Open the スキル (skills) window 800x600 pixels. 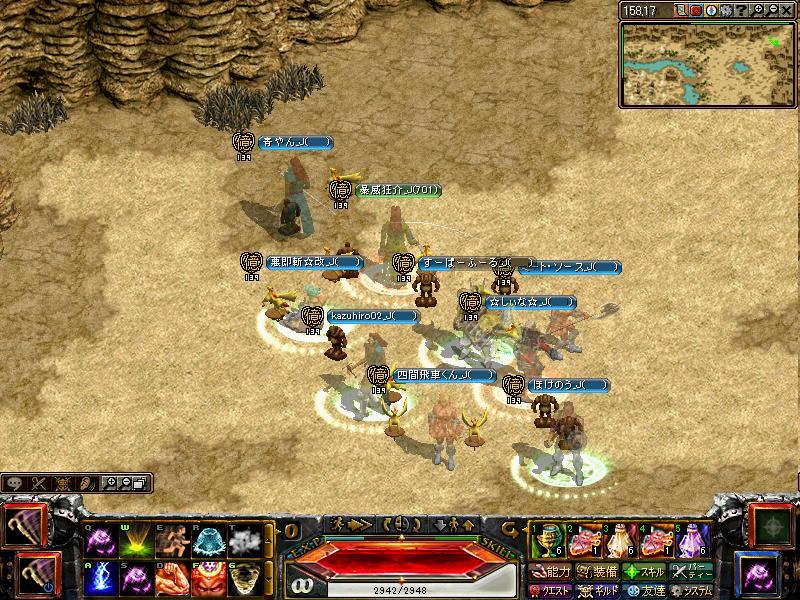645,572
